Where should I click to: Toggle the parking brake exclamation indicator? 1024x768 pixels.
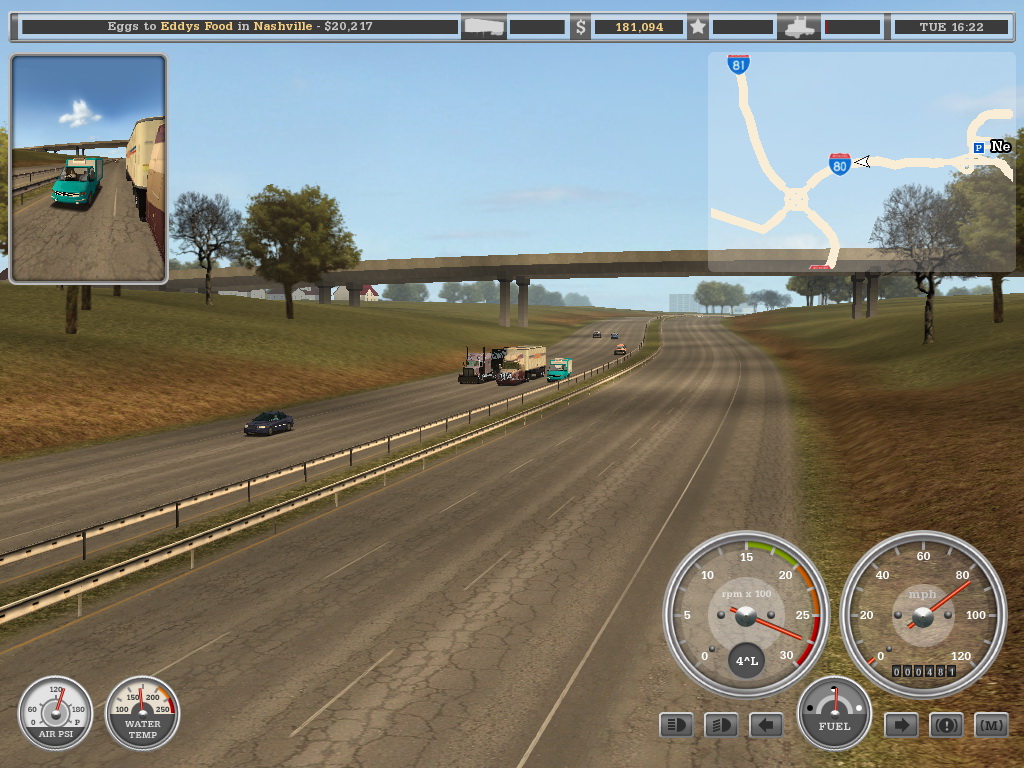coord(946,725)
